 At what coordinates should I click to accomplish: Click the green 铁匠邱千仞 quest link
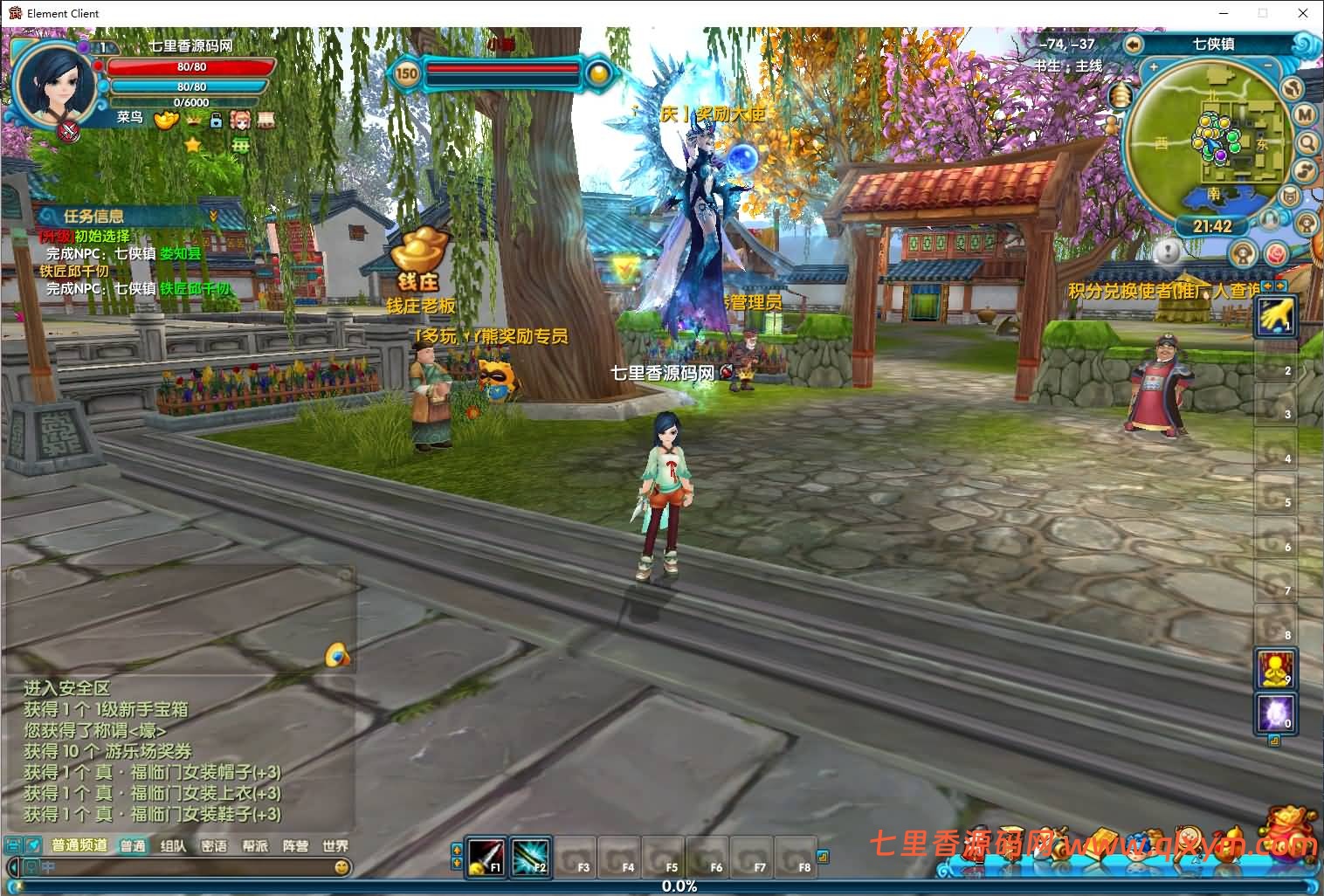(196, 289)
